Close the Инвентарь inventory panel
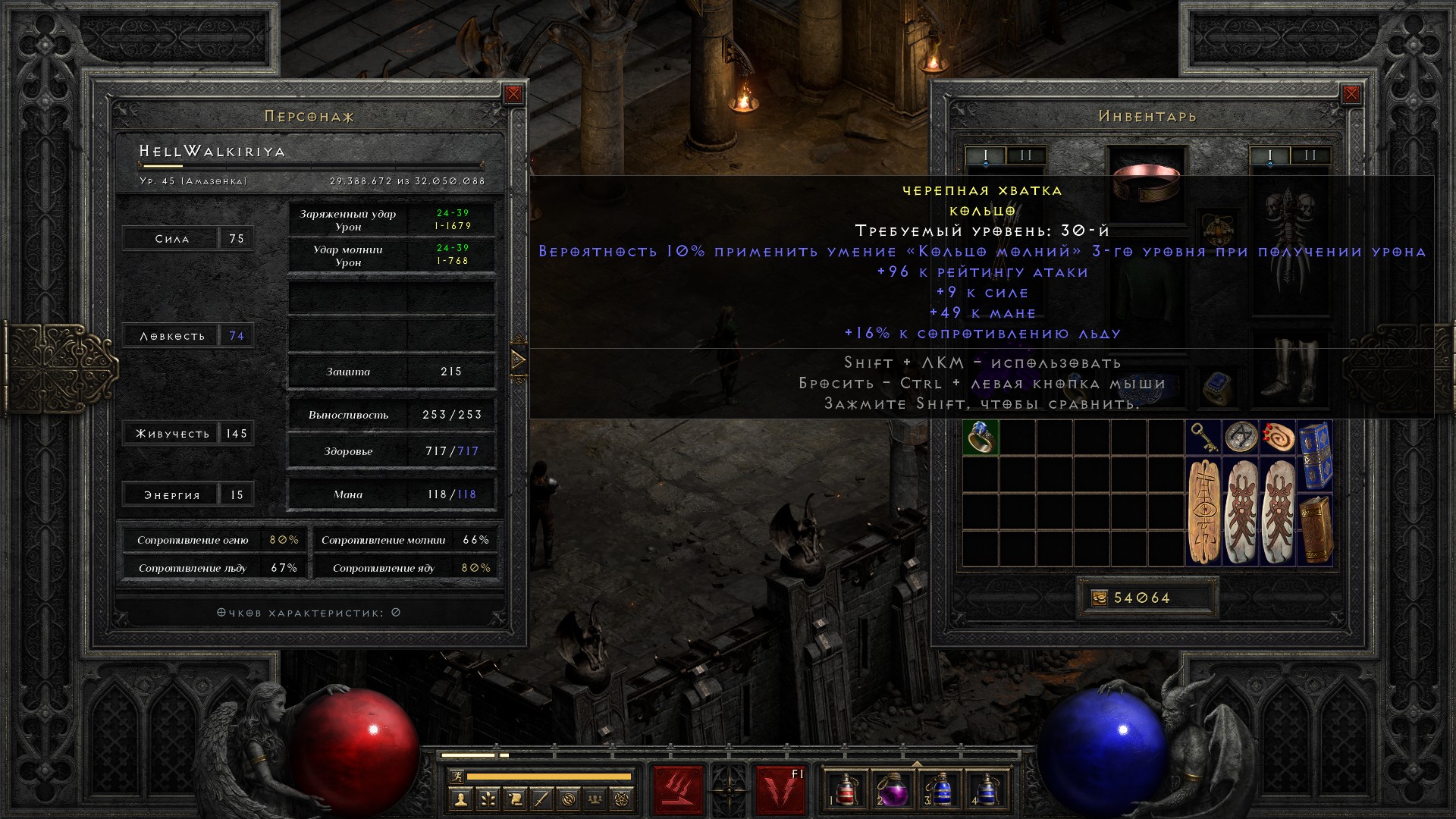This screenshot has height=819, width=1456. (x=1351, y=94)
